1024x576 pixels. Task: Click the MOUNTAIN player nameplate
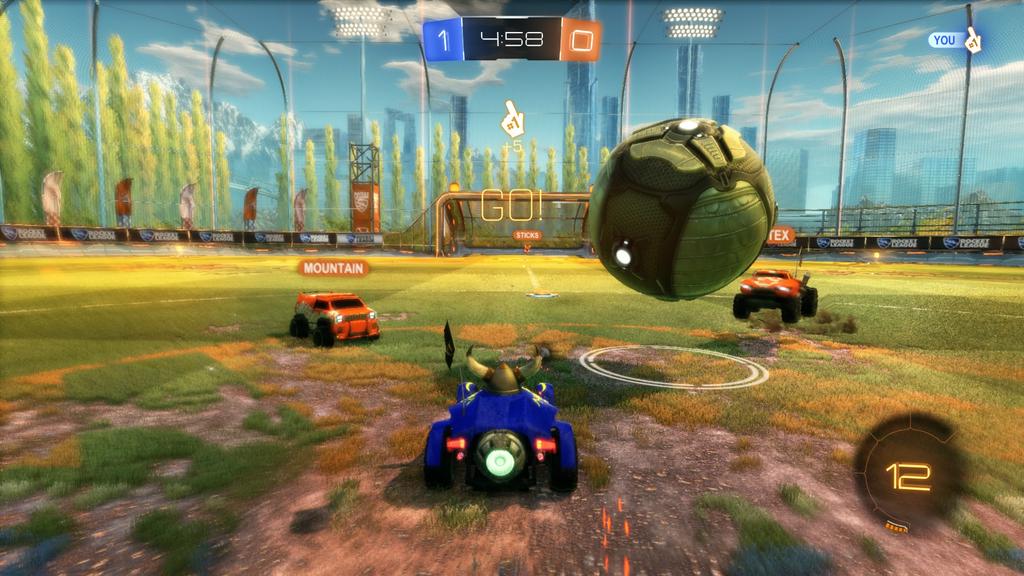333,268
